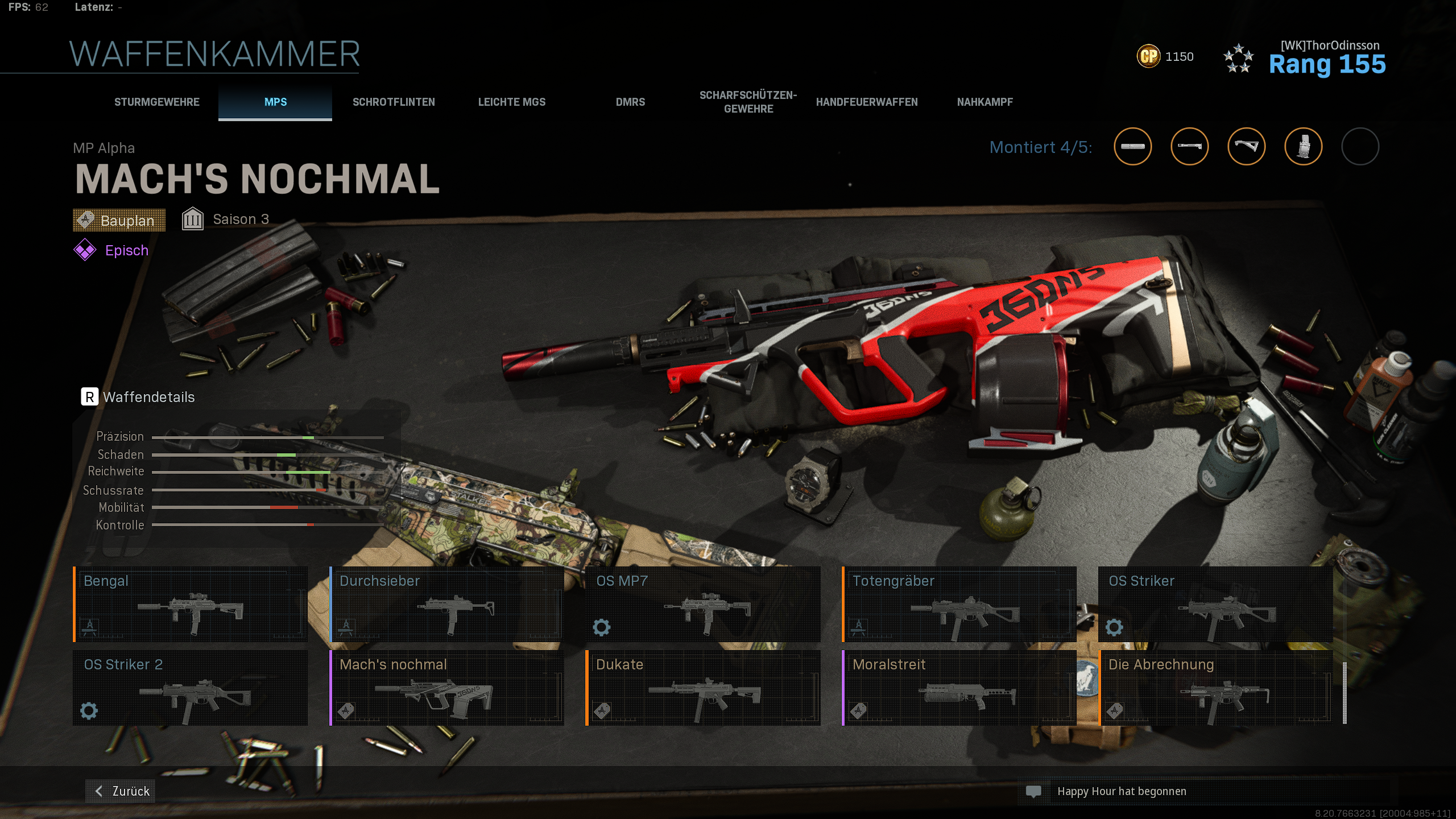Go back with the Zurück button
1456x819 pixels.
pos(121,791)
